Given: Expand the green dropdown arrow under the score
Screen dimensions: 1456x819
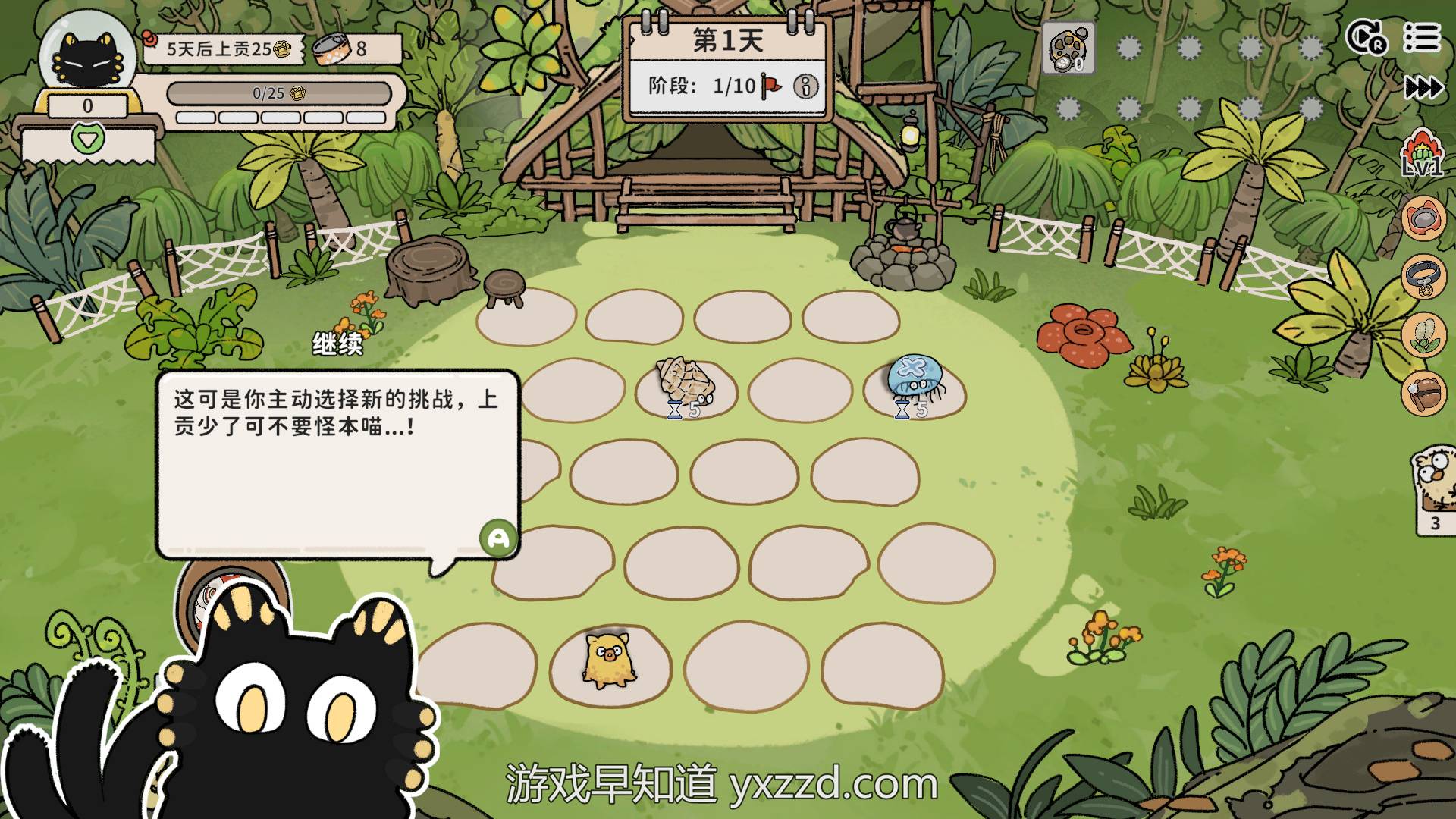Looking at the screenshot, I should (87, 140).
